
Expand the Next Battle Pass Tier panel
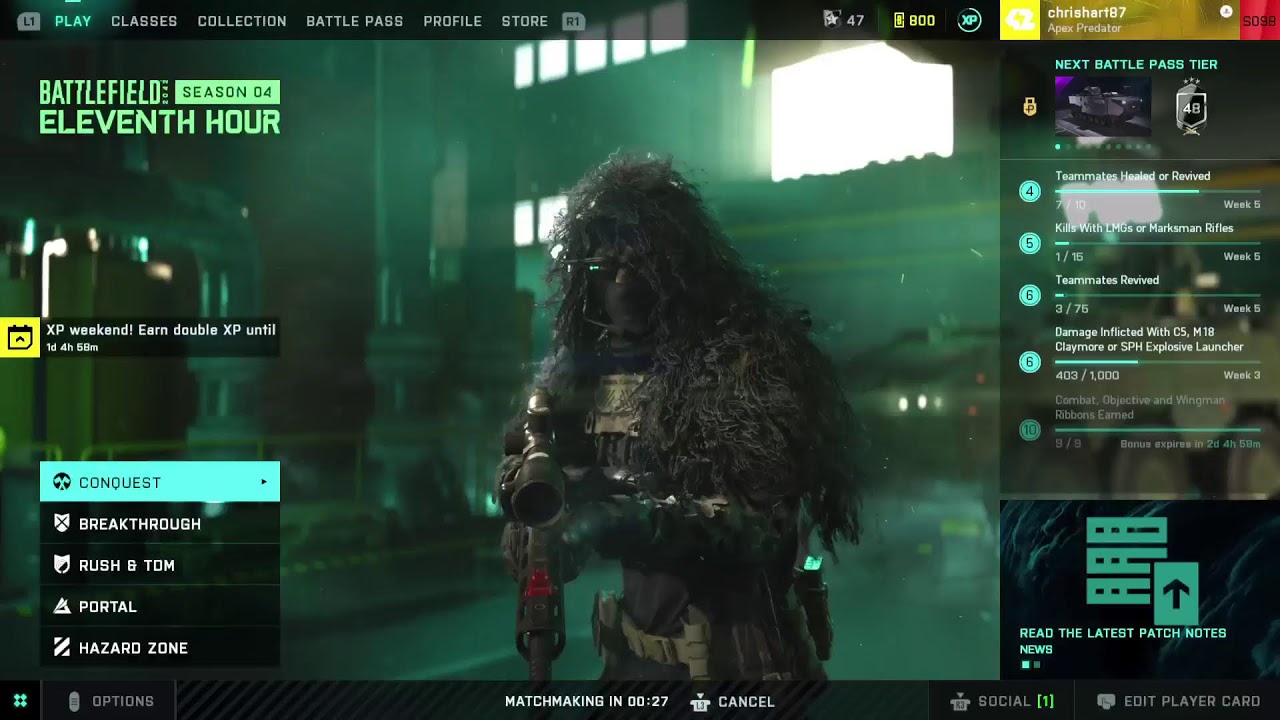(x=1135, y=64)
